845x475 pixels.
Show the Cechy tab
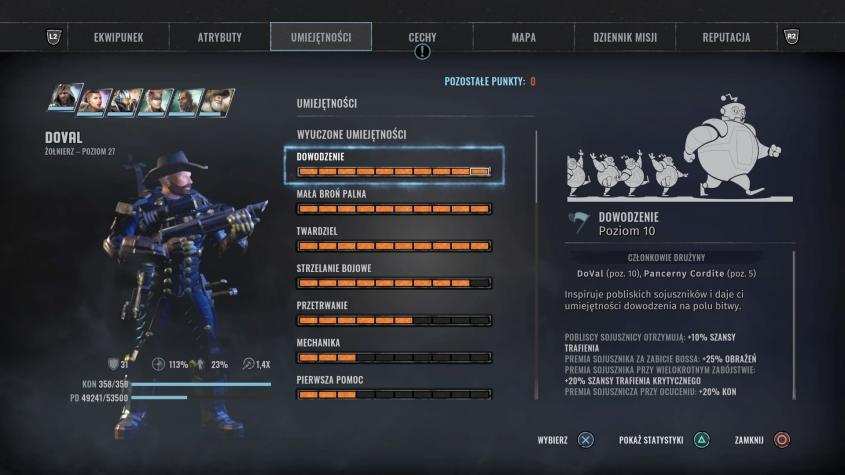click(422, 37)
